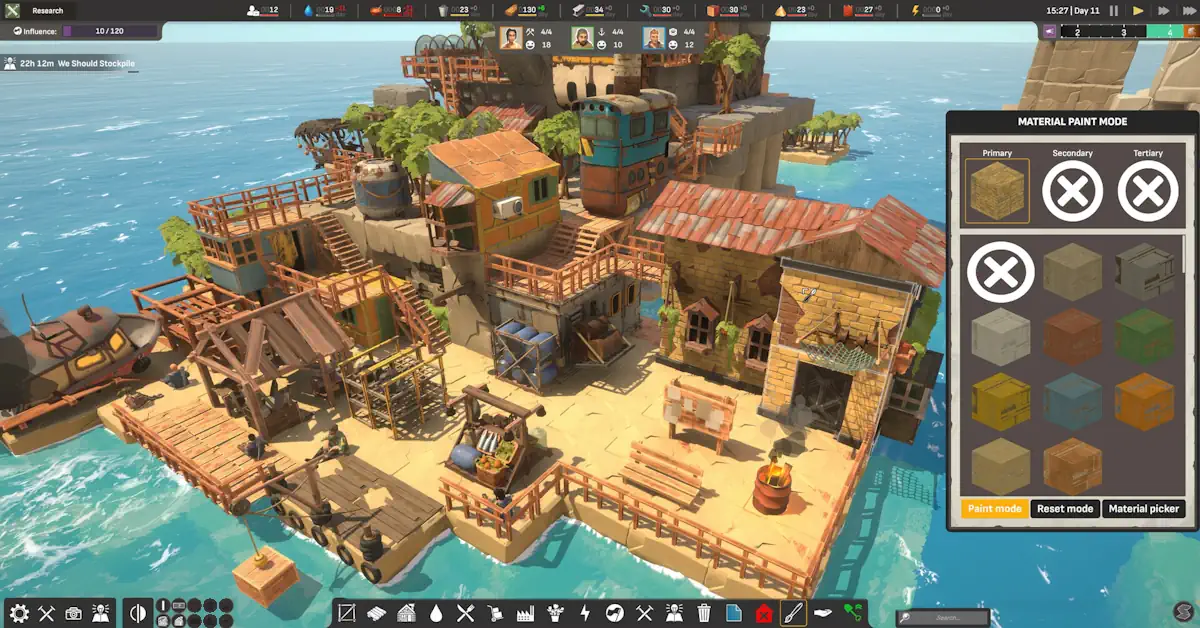
Task: Open the lightning bolt power category
Action: 586,613
